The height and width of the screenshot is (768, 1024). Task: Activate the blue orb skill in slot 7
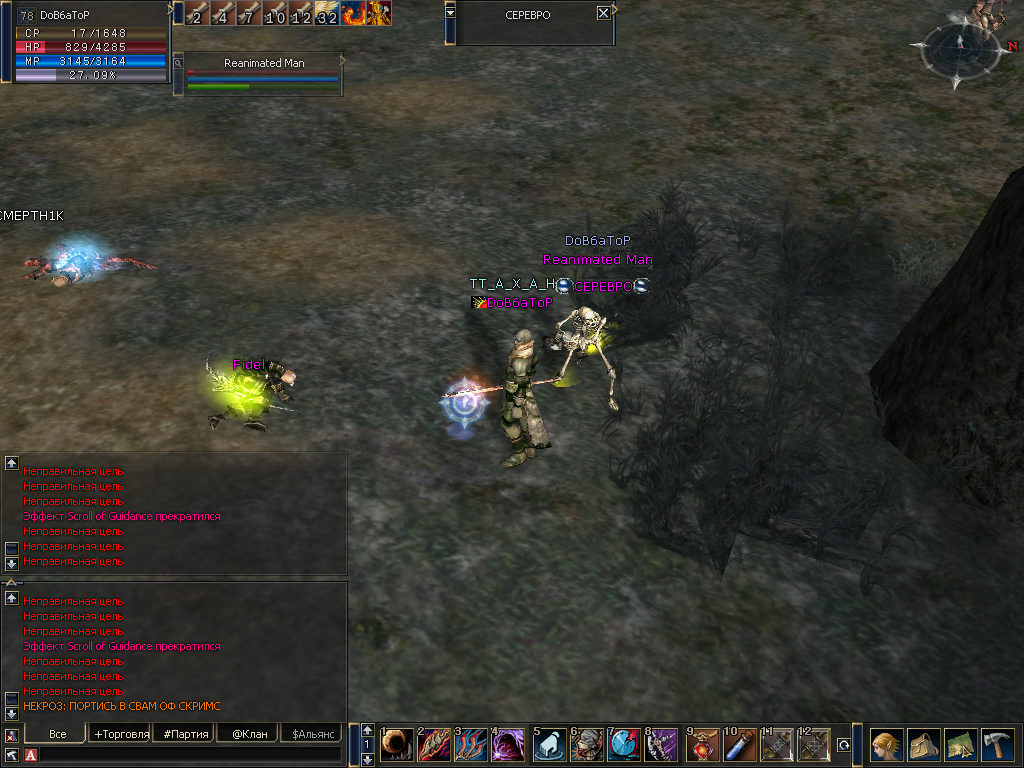pyautogui.click(x=624, y=745)
